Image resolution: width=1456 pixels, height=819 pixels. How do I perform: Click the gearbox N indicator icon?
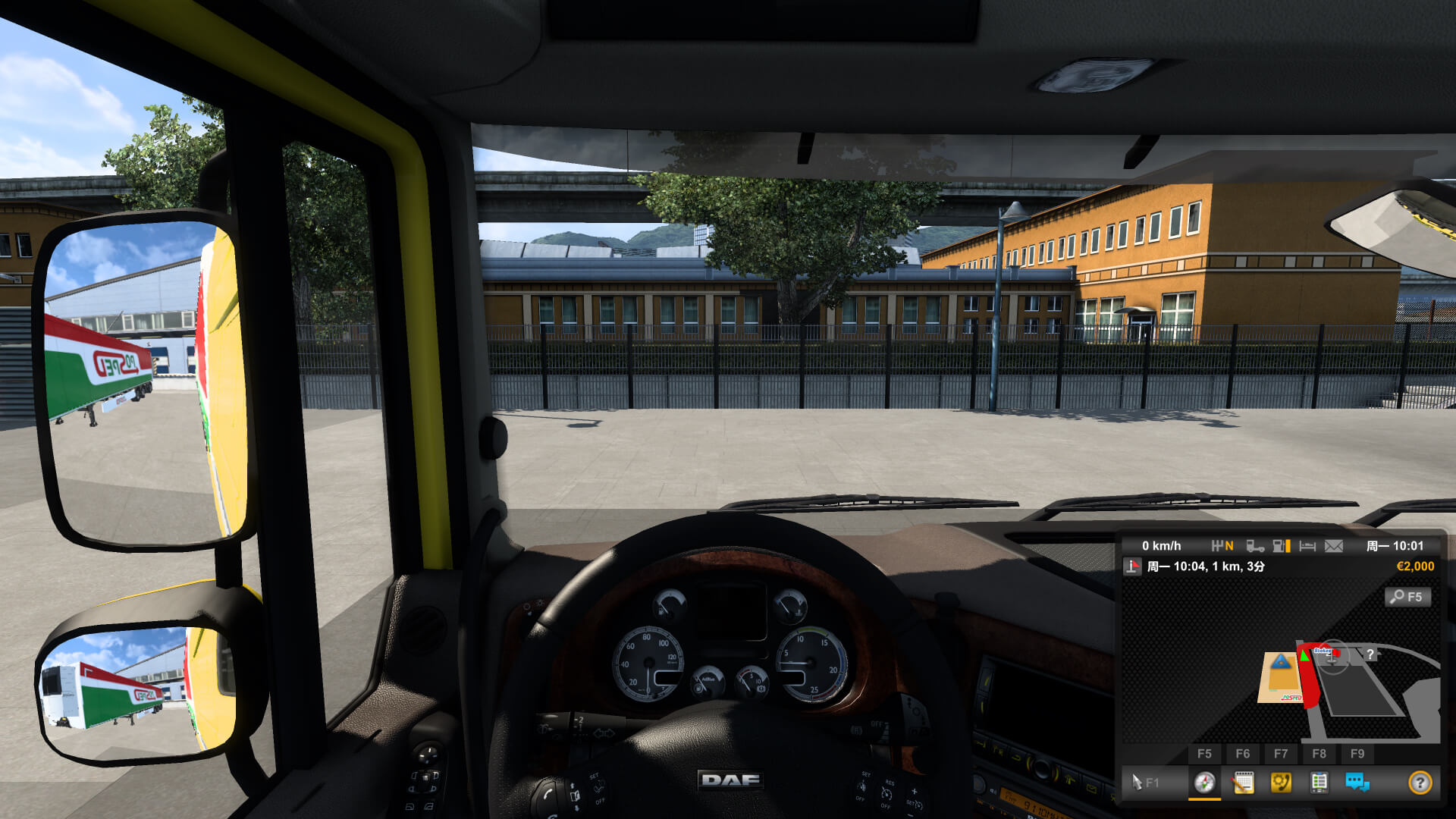click(1223, 546)
